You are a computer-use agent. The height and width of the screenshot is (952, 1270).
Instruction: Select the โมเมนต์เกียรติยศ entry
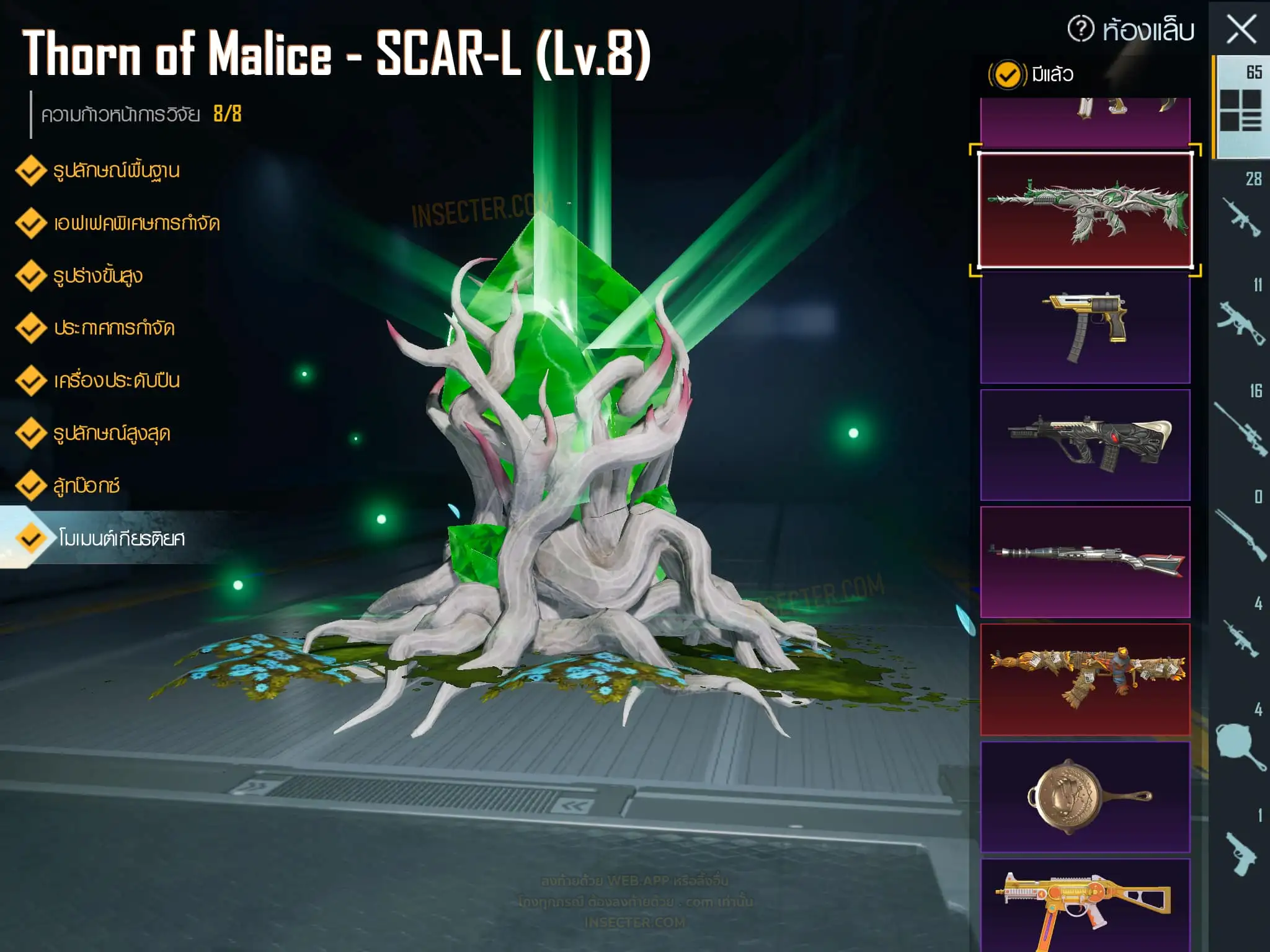(121, 538)
